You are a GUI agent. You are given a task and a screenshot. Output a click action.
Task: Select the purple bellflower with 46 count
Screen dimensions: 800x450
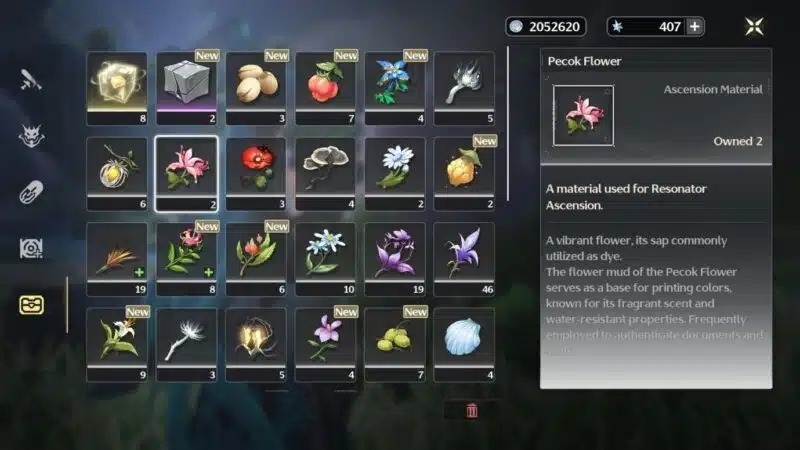click(464, 253)
